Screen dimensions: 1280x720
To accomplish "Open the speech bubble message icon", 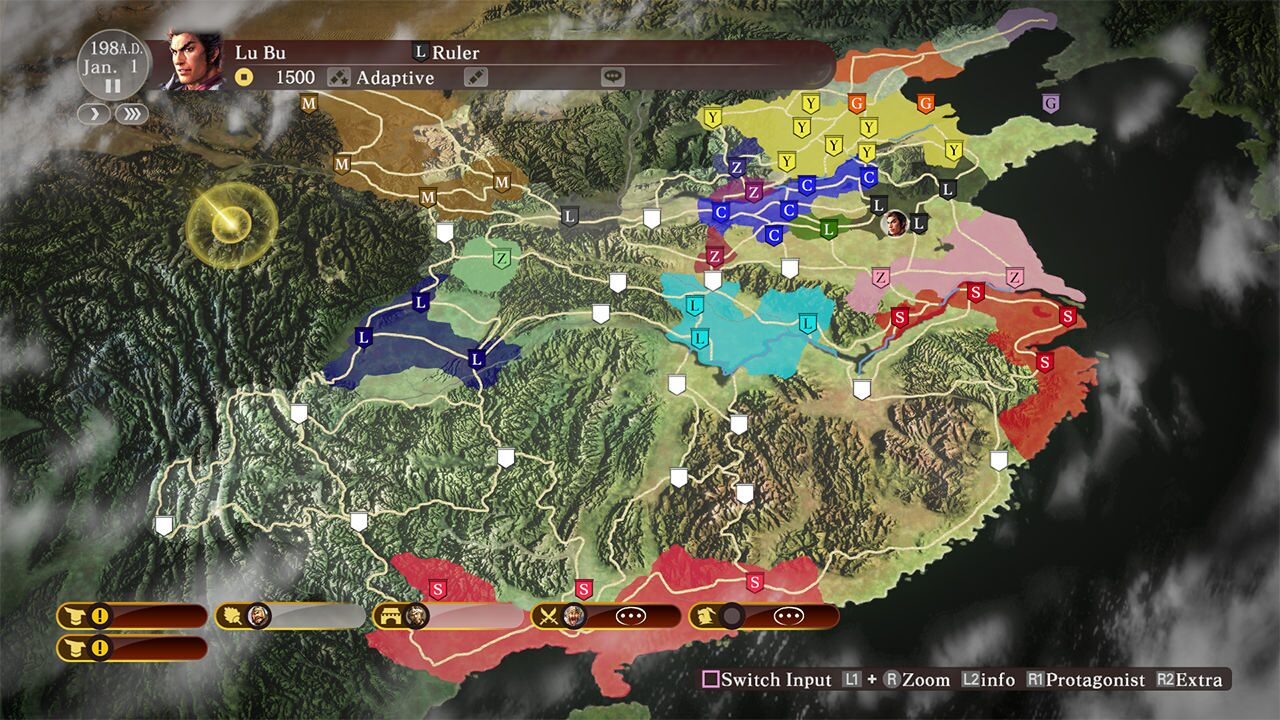I will (613, 76).
